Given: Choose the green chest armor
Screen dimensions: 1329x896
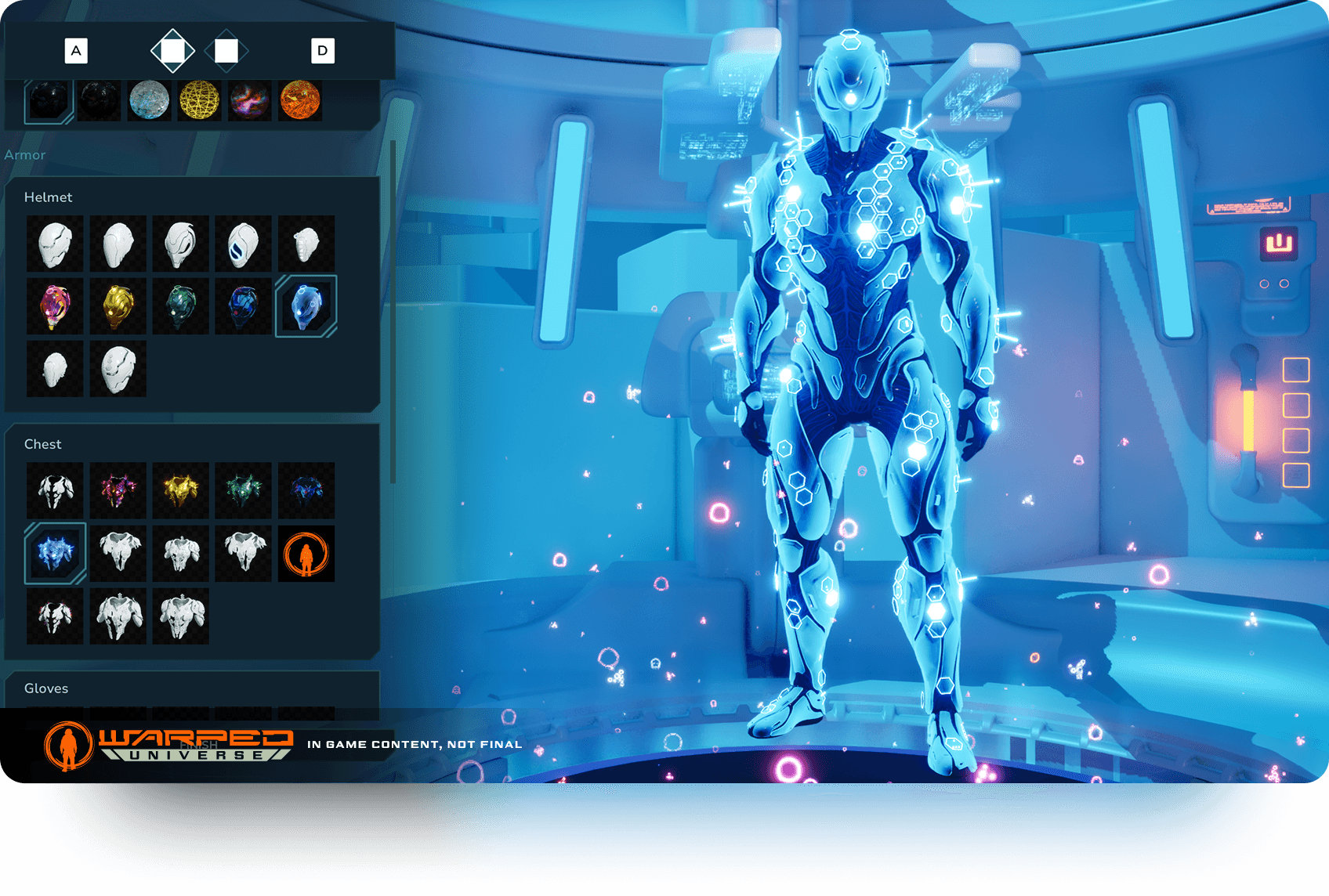Looking at the screenshot, I should coord(243,490).
